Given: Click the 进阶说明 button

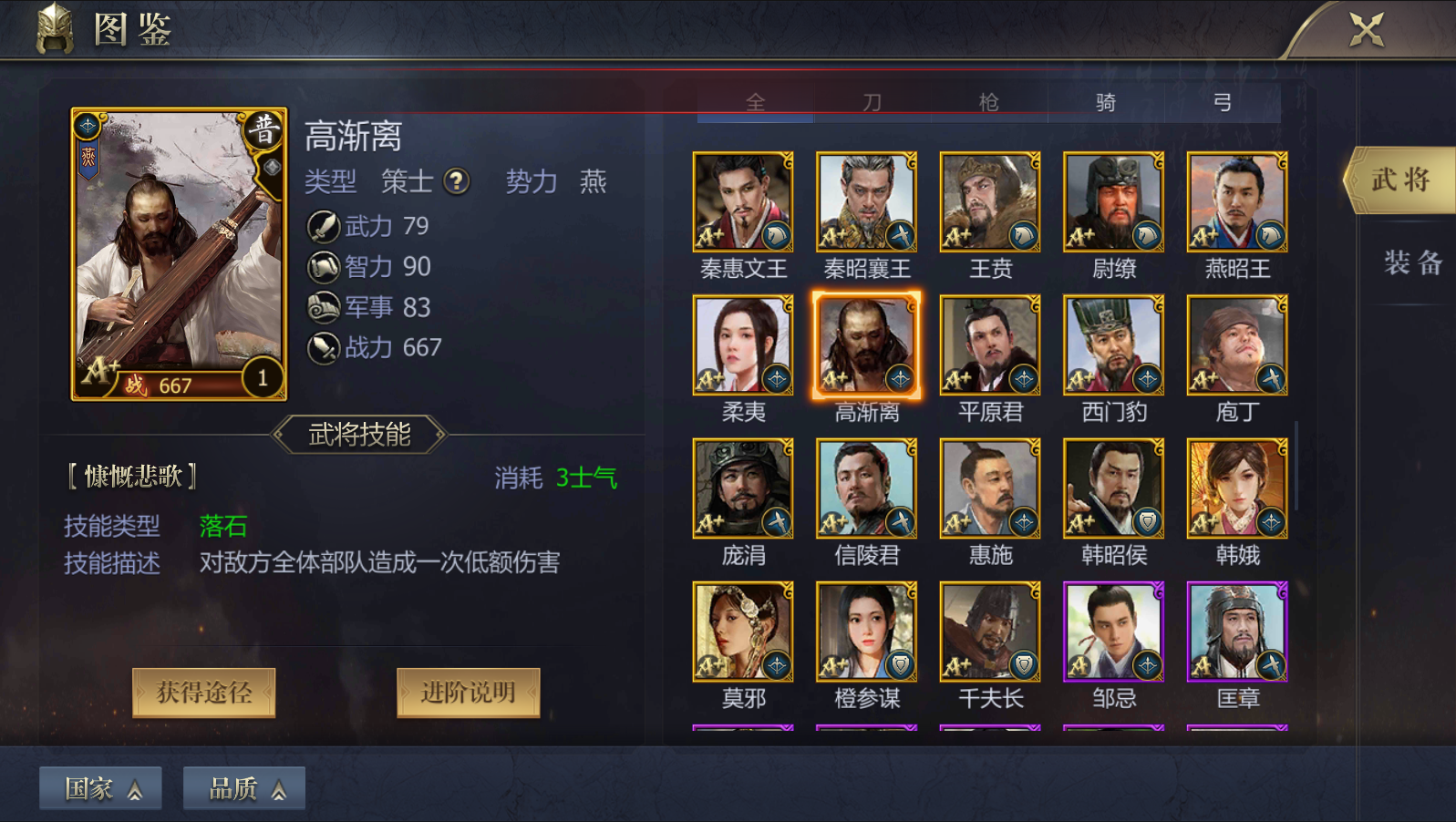Looking at the screenshot, I should coord(468,692).
